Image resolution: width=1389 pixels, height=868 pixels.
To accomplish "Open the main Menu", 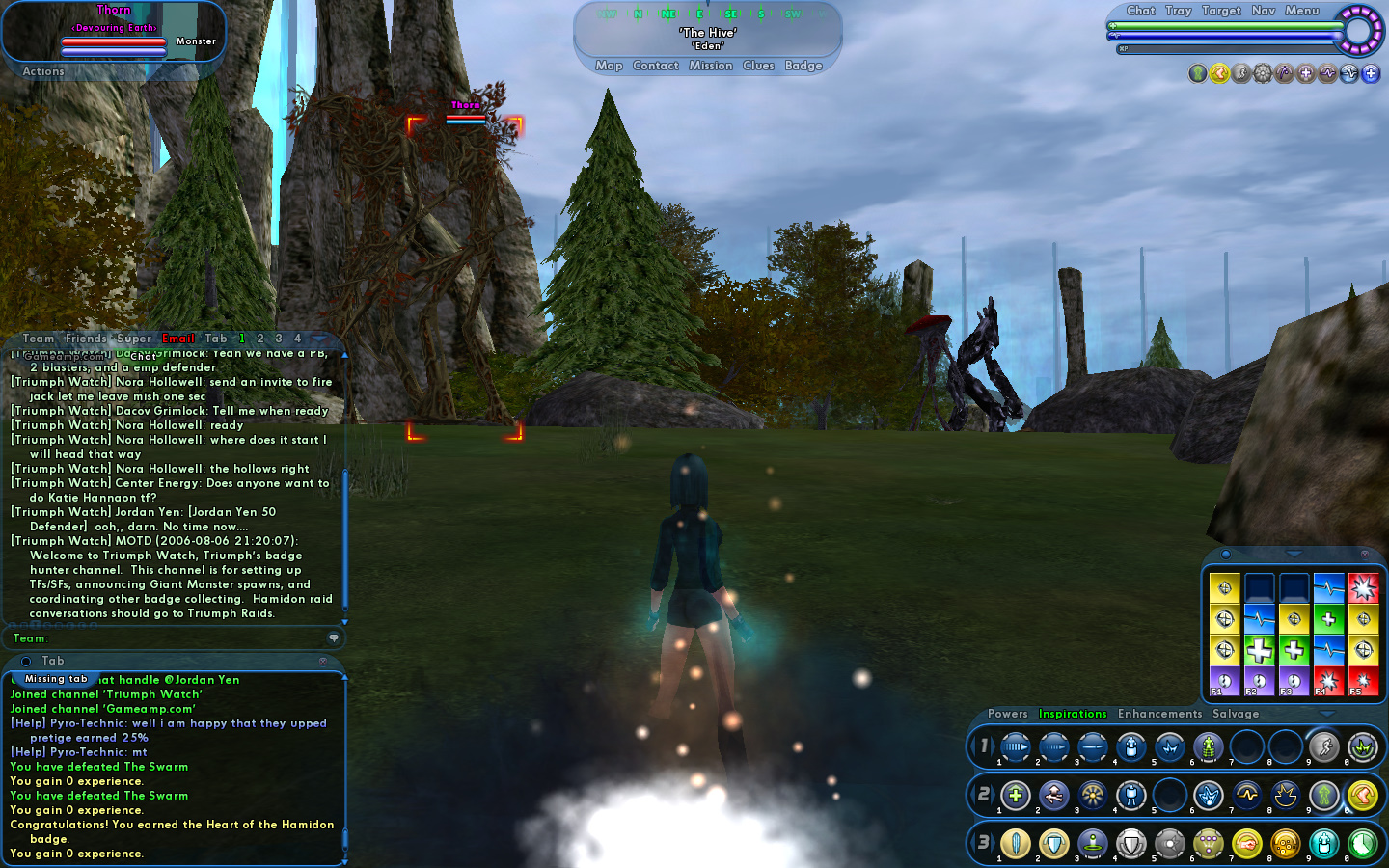I will [1301, 11].
